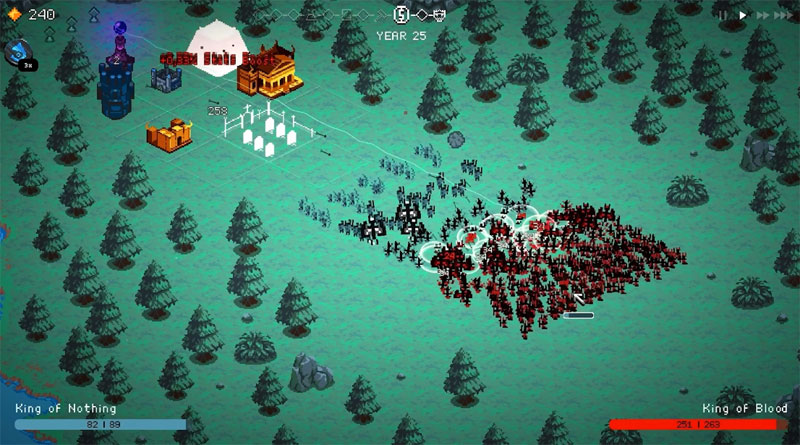Pause the game speed
Screen dimensions: 800x445
pos(724,16)
